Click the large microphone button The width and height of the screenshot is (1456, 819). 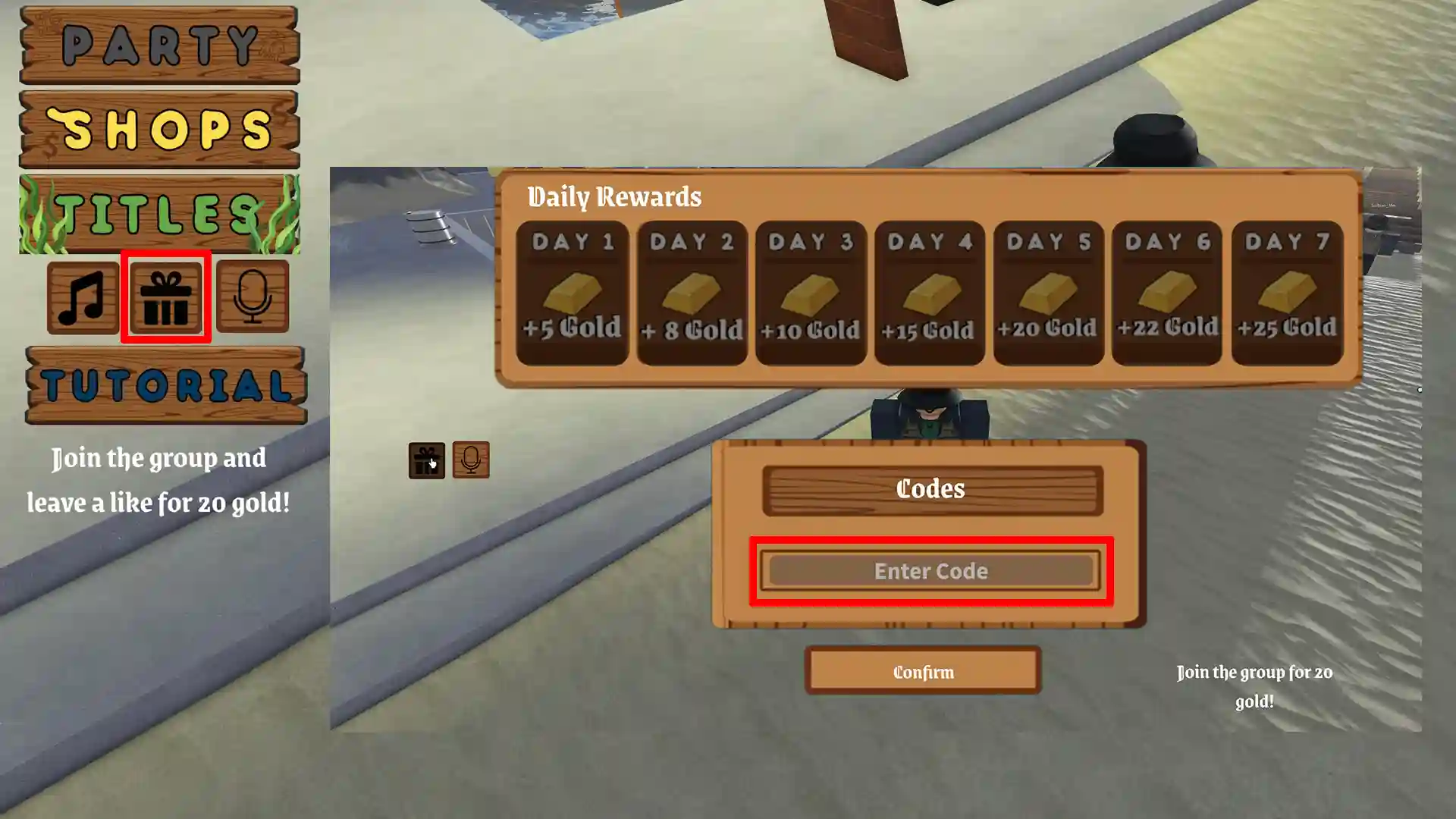point(253,297)
